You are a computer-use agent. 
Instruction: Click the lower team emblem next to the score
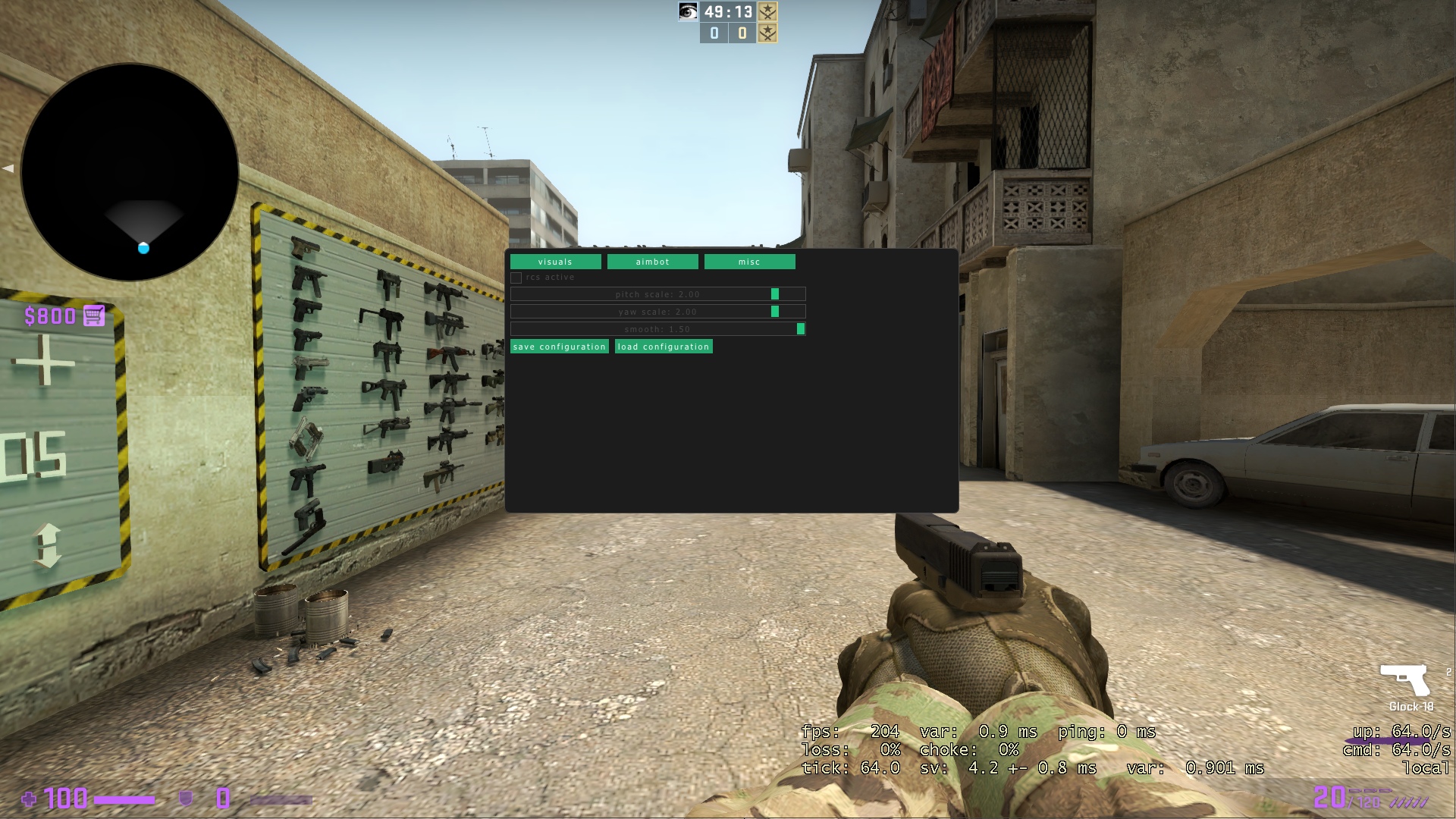(x=768, y=33)
